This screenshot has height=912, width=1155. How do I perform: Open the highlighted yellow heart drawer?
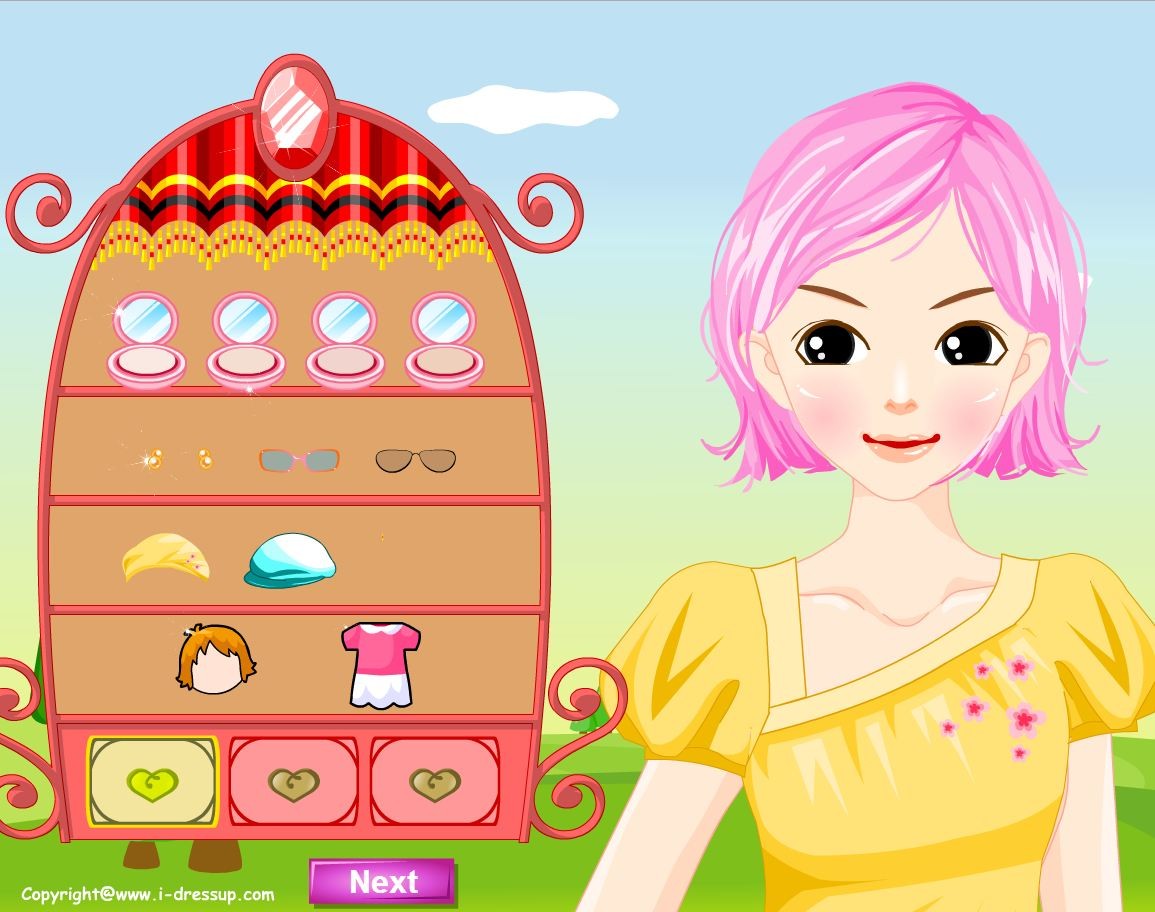[153, 782]
